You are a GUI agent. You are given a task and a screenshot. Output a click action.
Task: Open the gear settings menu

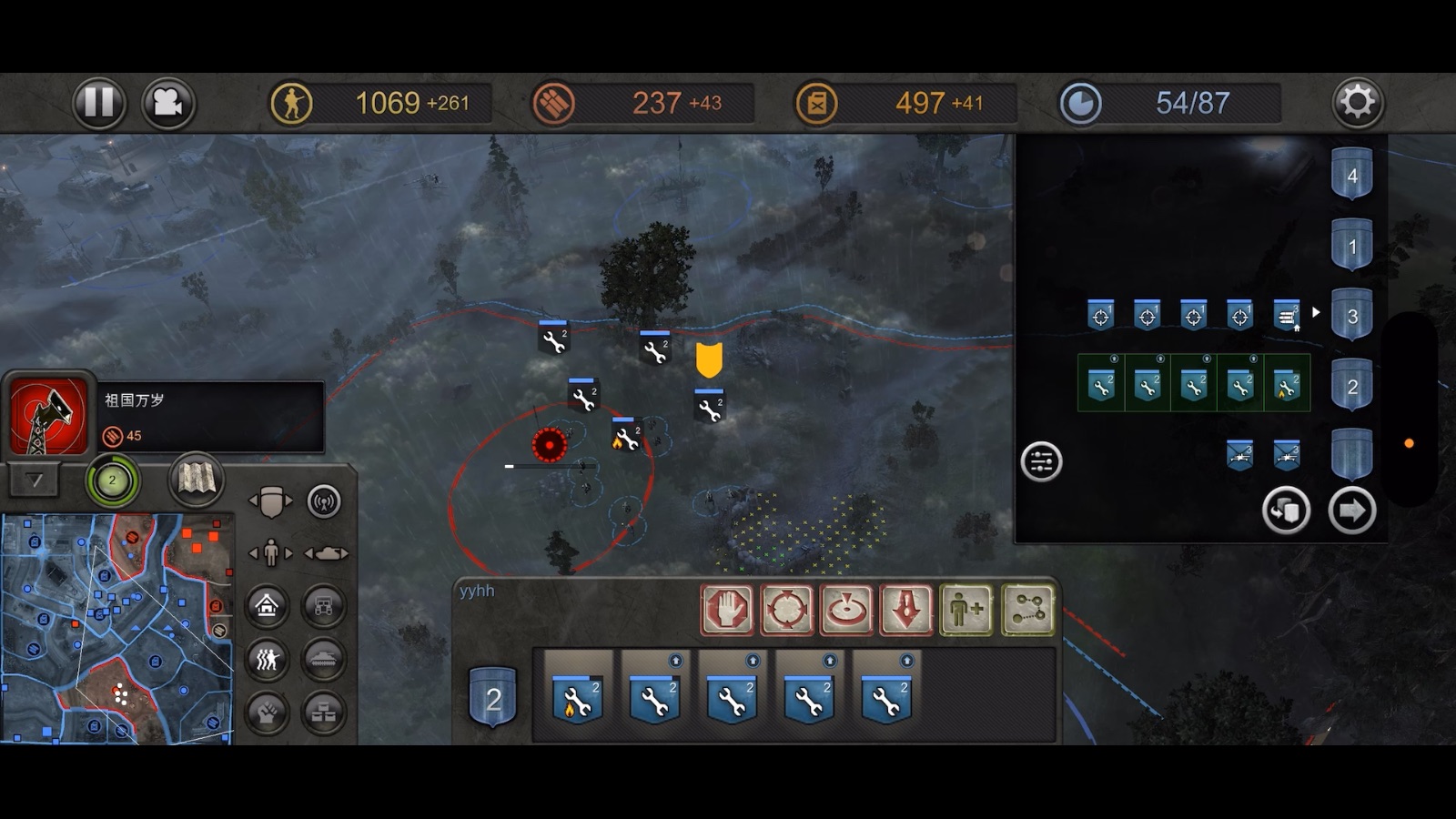pyautogui.click(x=1357, y=102)
